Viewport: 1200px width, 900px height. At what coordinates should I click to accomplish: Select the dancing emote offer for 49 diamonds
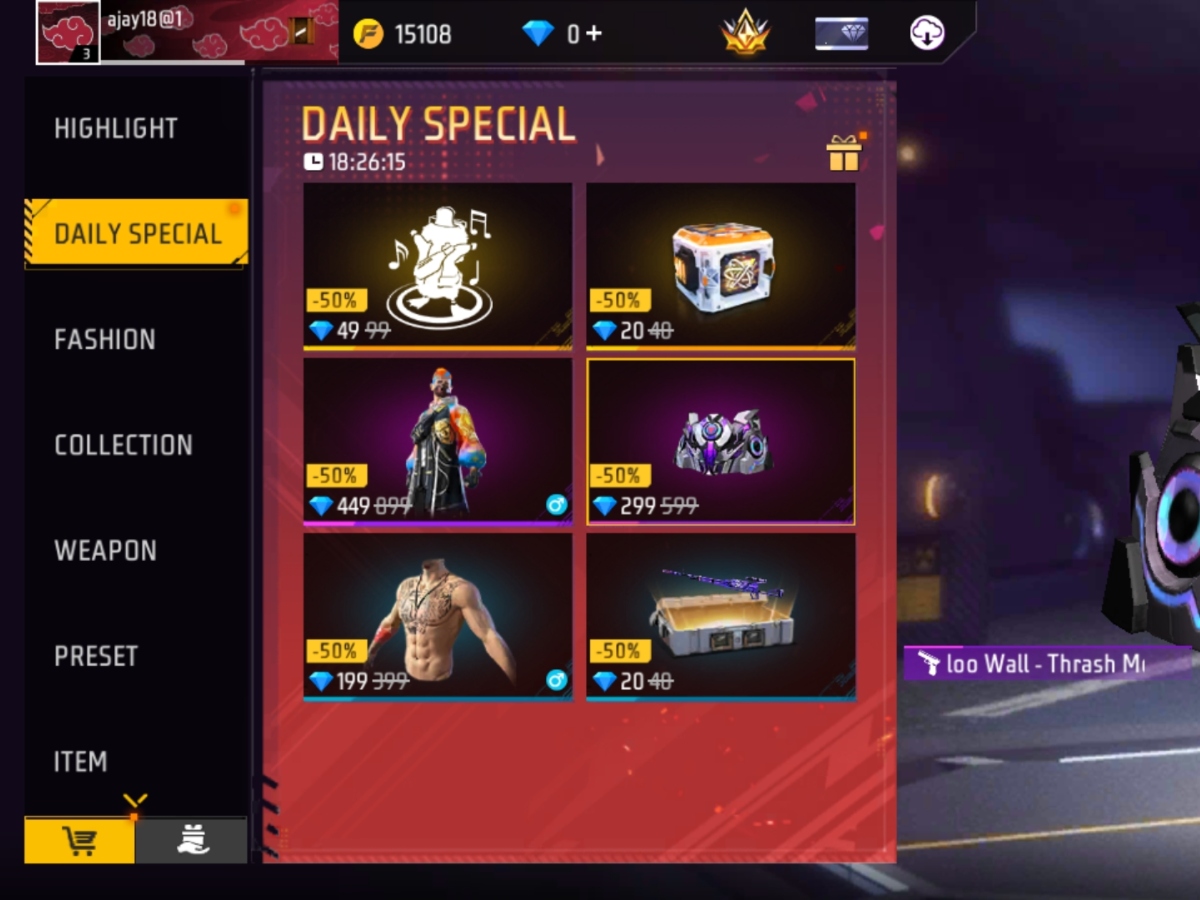click(x=438, y=265)
